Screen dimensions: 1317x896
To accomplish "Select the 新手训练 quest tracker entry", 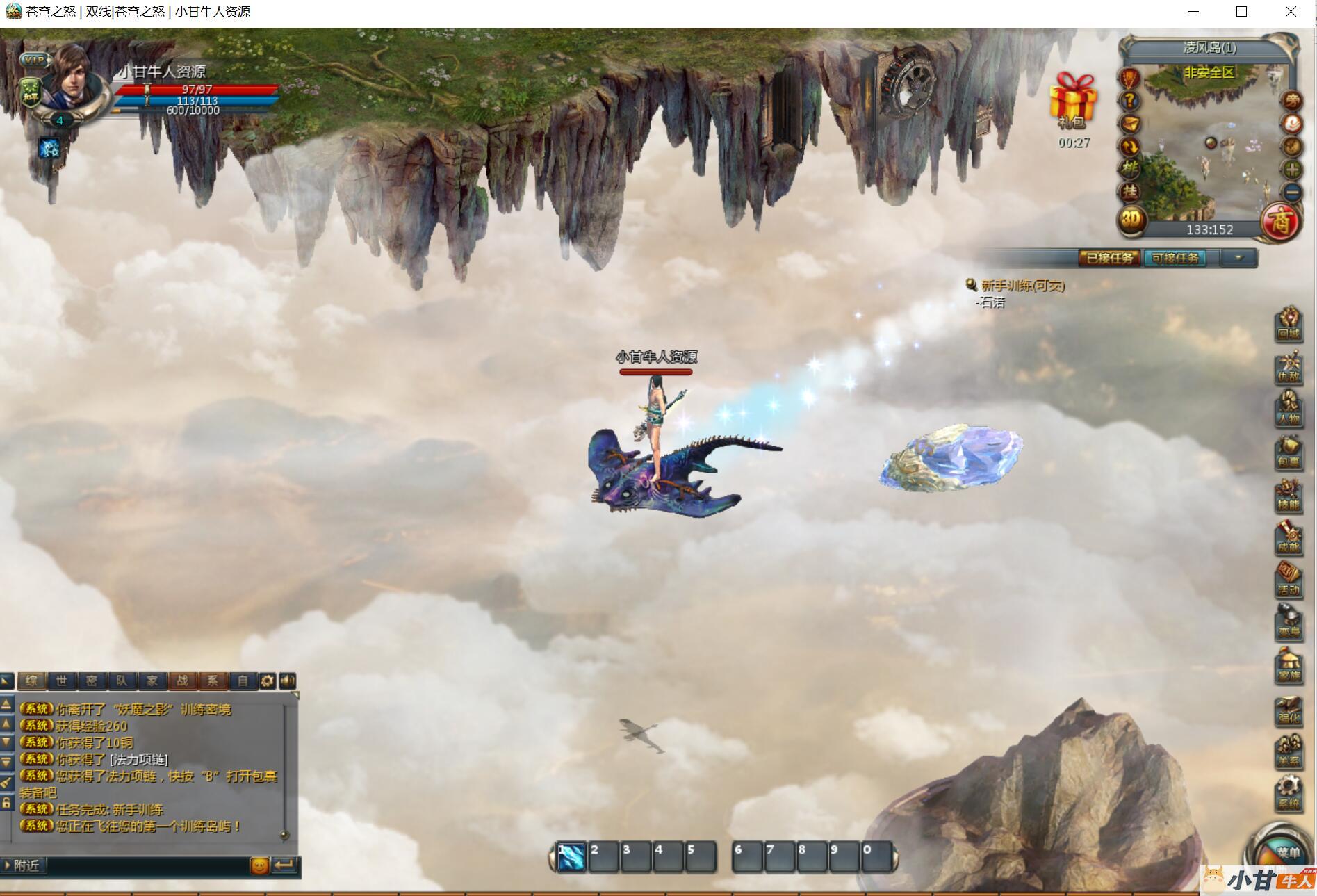I will coord(1022,286).
